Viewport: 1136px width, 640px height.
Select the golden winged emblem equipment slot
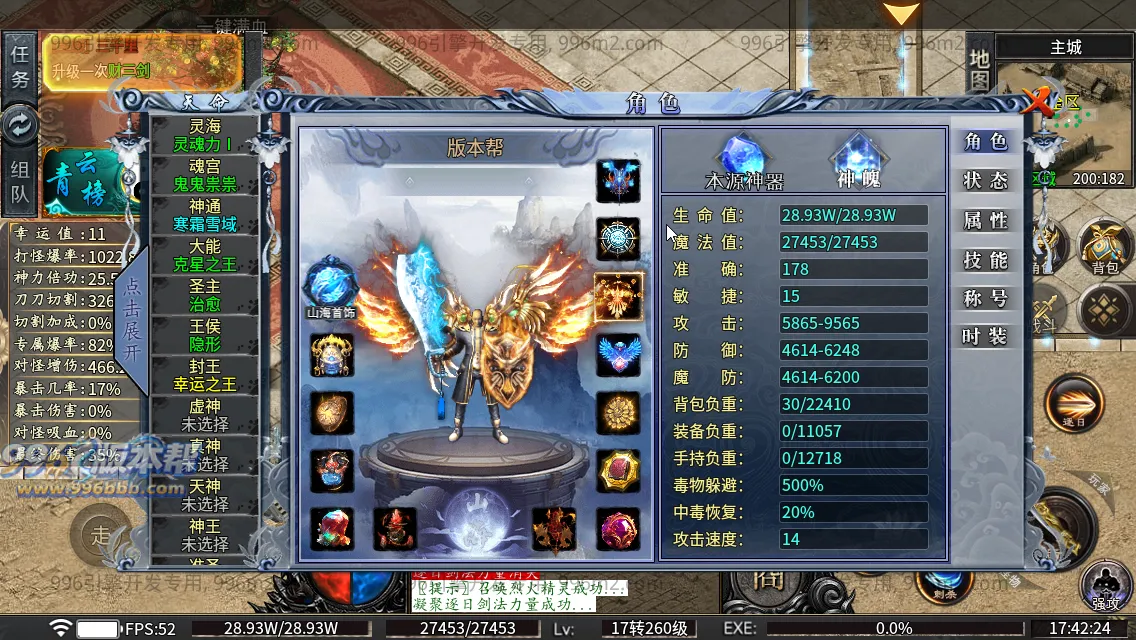point(618,297)
